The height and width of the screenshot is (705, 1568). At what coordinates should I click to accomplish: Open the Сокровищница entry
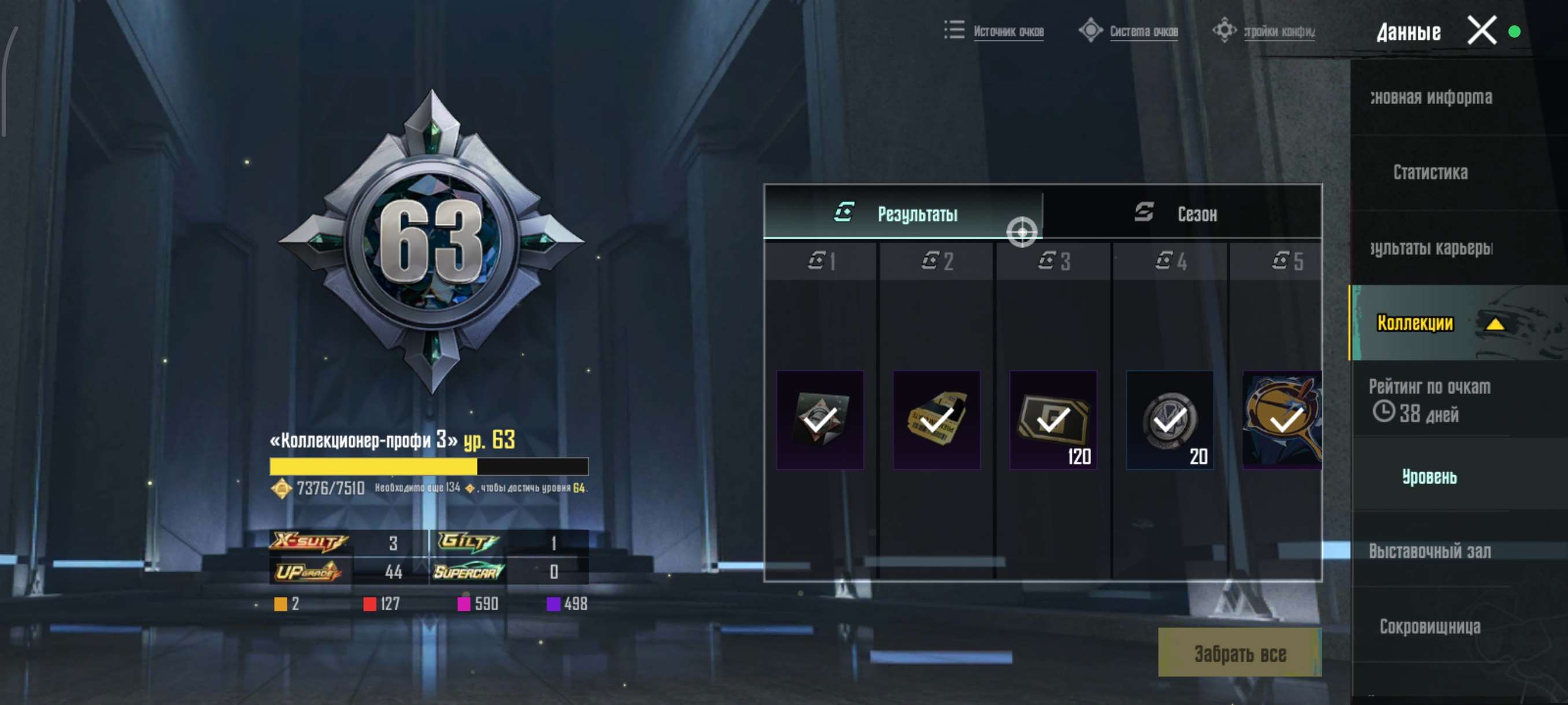click(x=1429, y=626)
